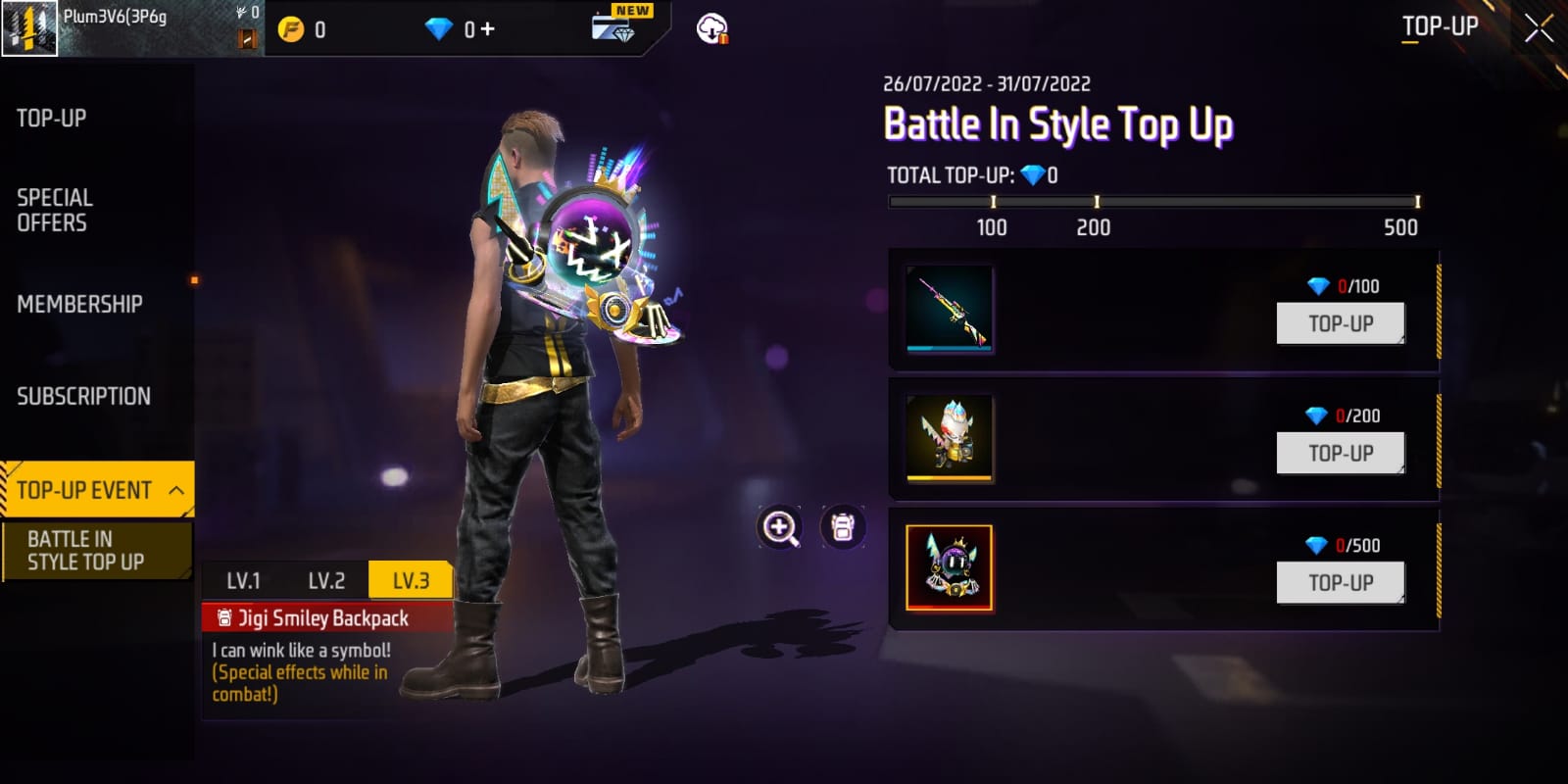Open the Subscription section
This screenshot has height=784, width=1568.
(x=83, y=396)
